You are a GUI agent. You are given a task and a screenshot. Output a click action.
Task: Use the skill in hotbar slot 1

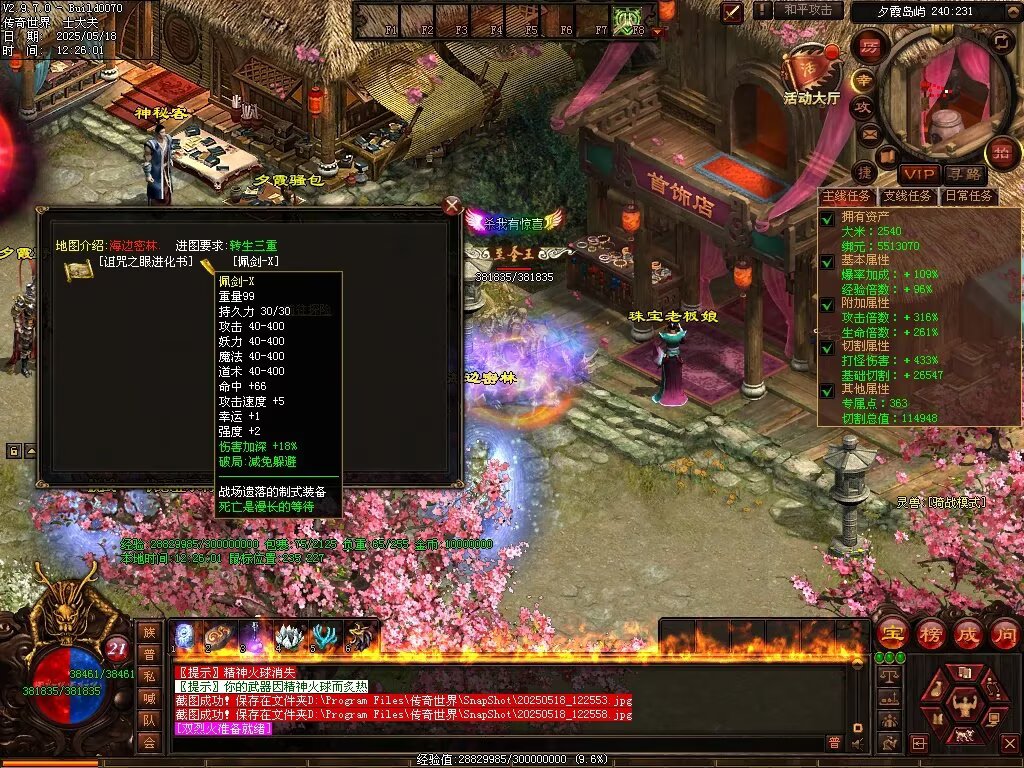coord(185,636)
